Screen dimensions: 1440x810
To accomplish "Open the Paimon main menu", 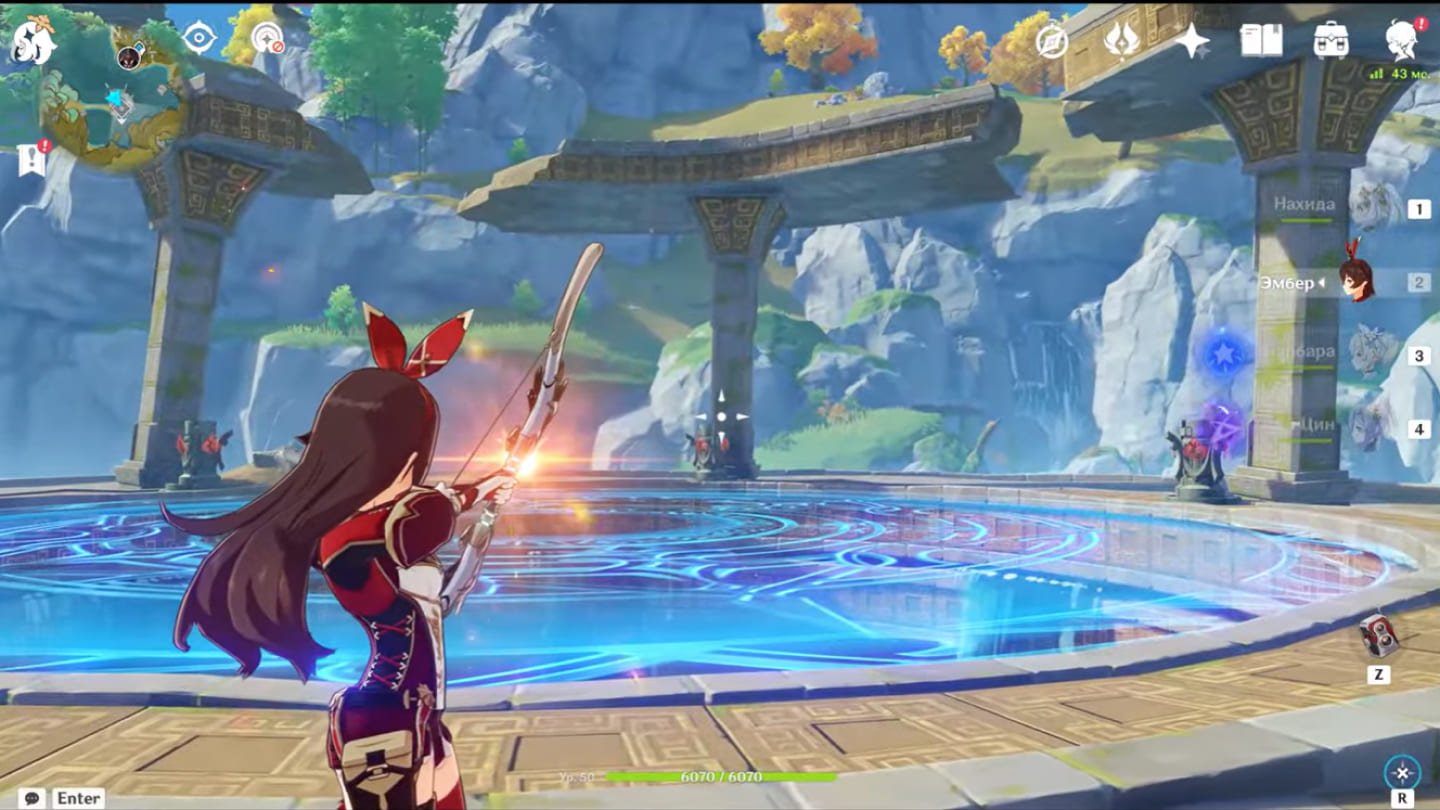I will click(x=32, y=42).
